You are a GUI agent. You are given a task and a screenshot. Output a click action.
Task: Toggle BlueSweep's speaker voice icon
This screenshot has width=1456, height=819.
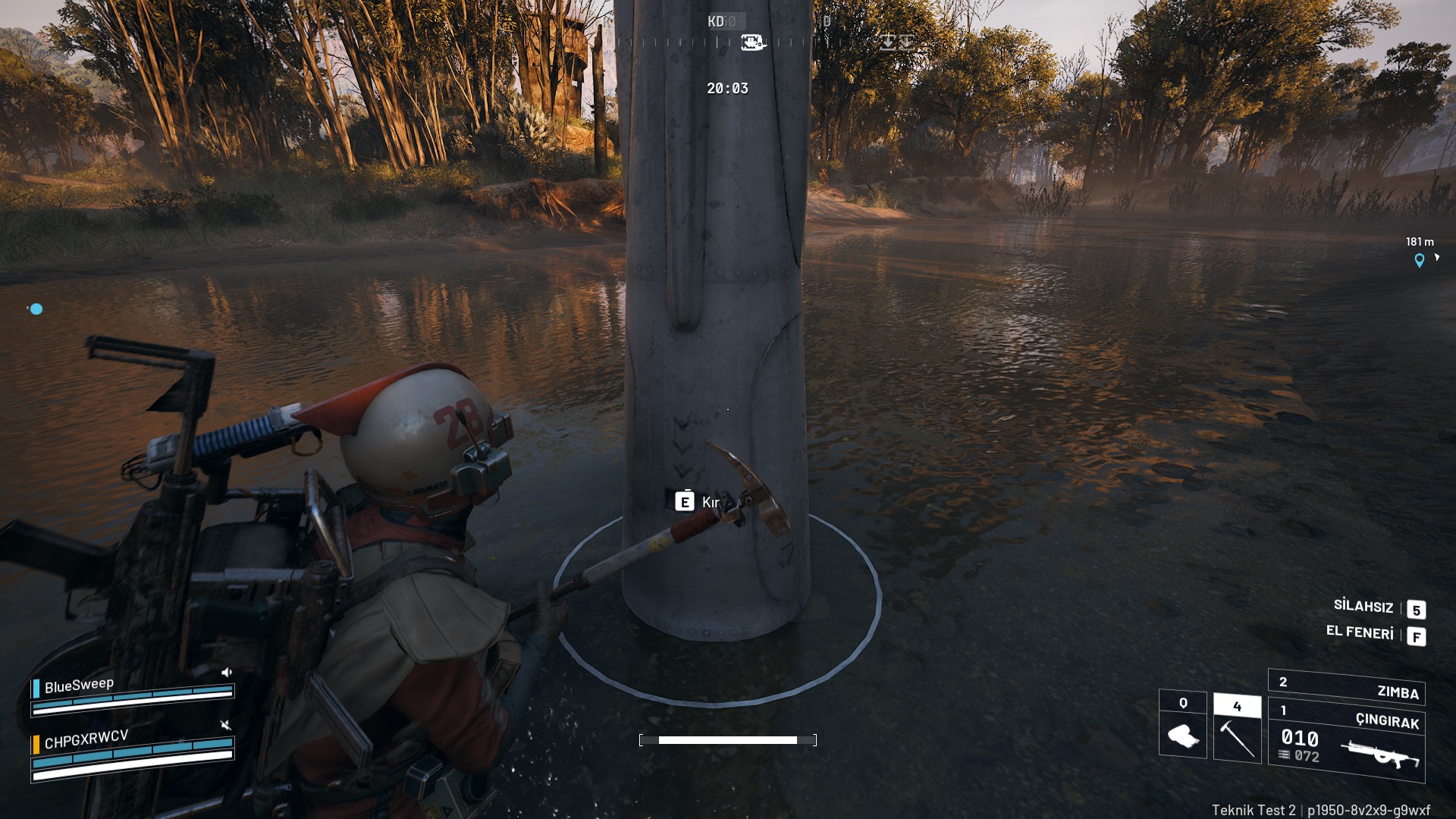[x=226, y=672]
